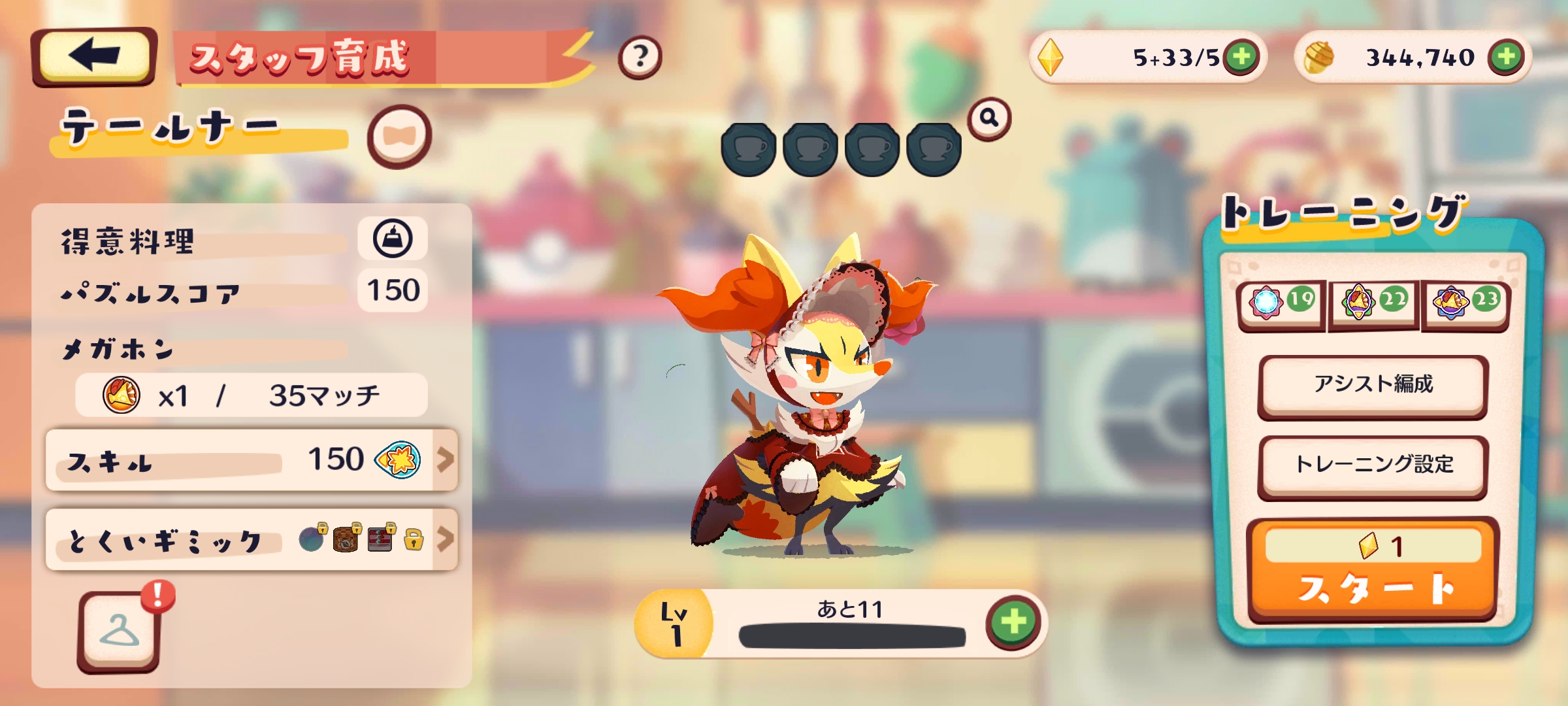The image size is (1568, 706).
Task: Go back with the arrow button
Action: (x=94, y=56)
